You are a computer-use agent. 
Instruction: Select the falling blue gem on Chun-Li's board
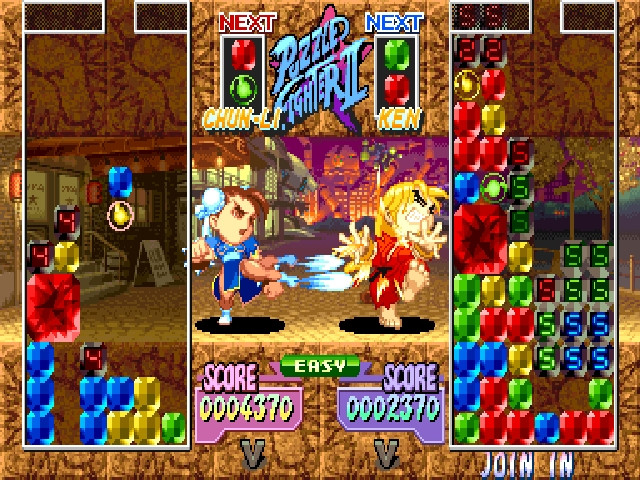pos(120,182)
